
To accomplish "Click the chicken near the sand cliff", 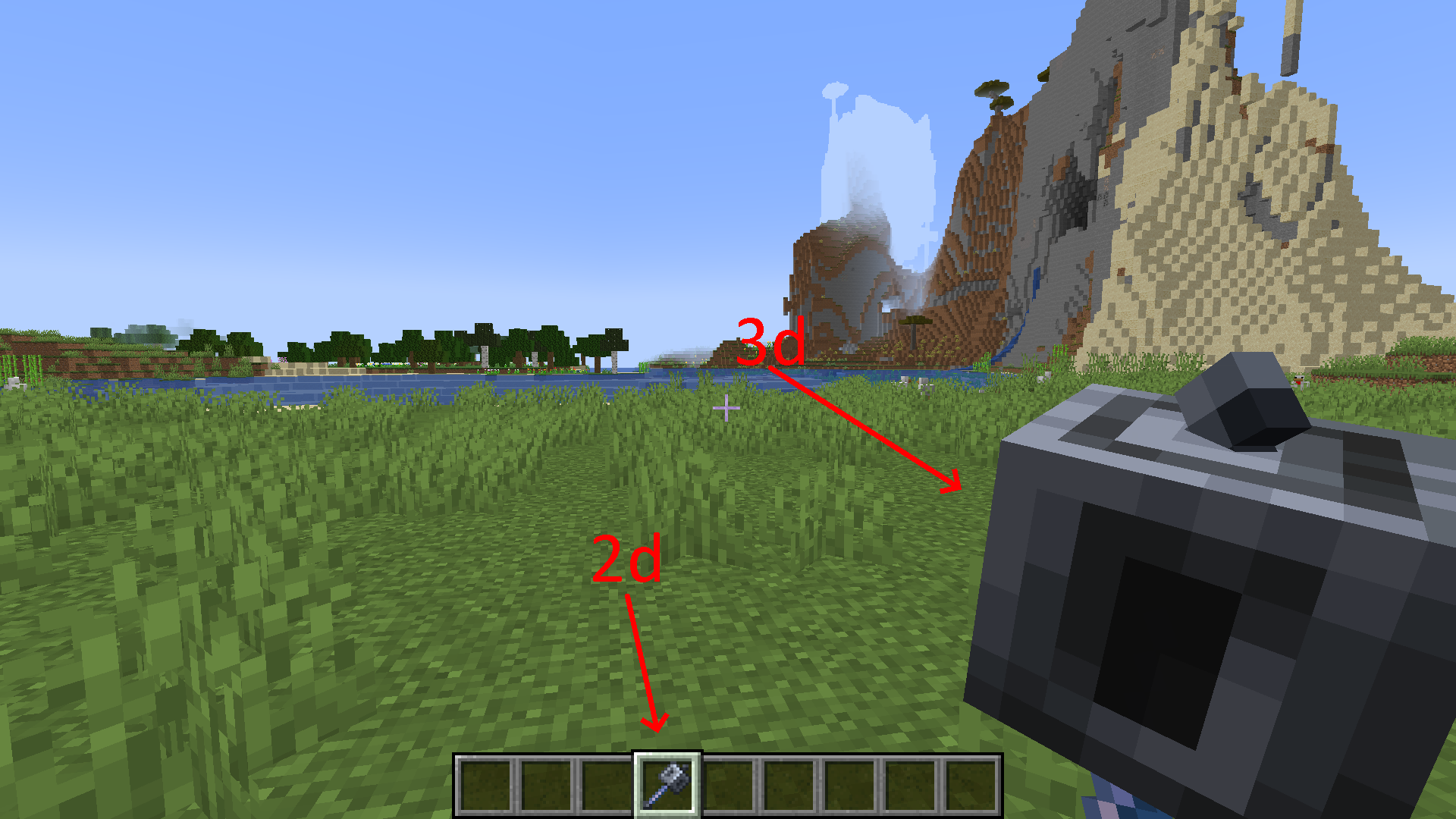I will (1299, 383).
